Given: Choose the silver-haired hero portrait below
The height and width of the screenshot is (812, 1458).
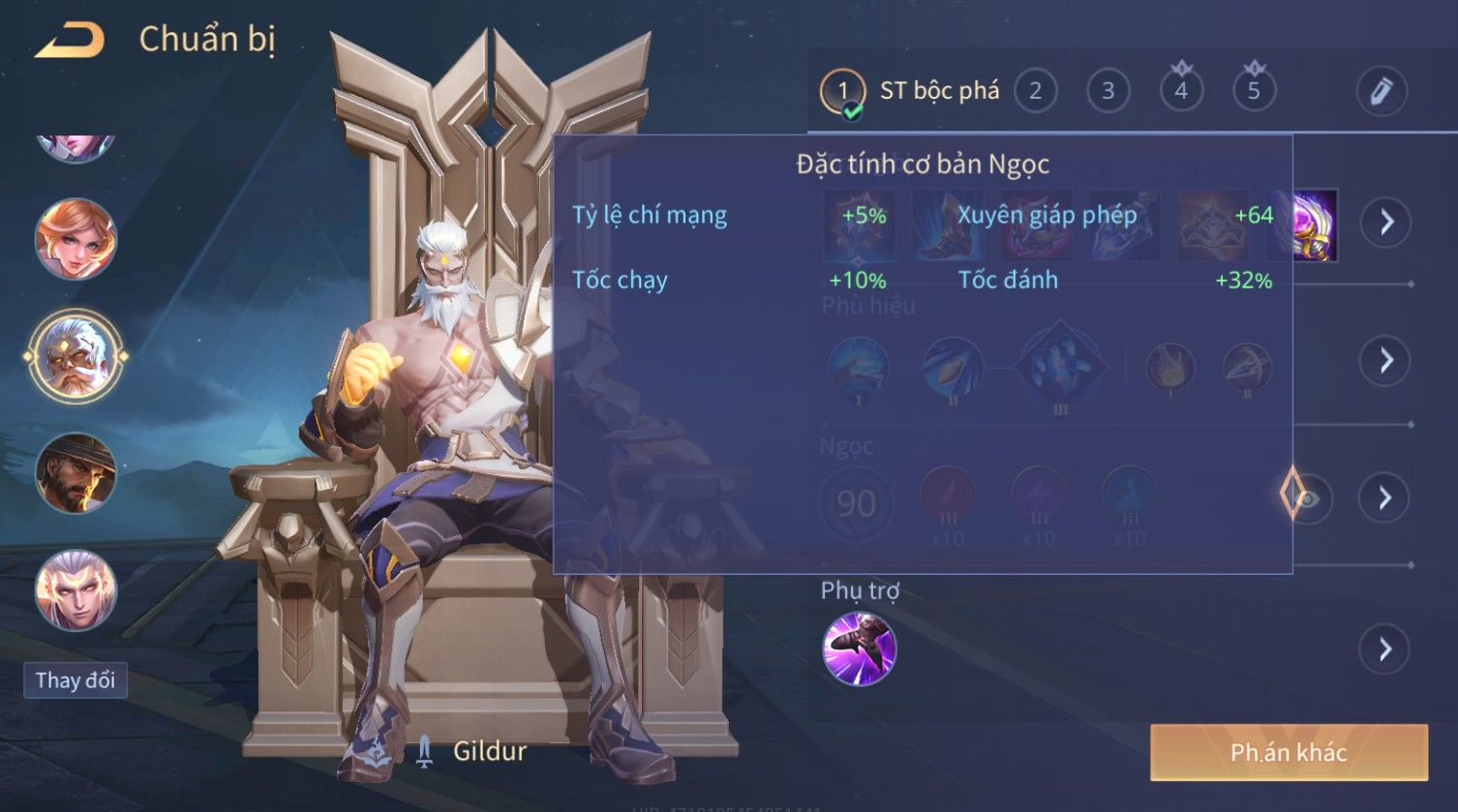Looking at the screenshot, I should pos(76,589).
